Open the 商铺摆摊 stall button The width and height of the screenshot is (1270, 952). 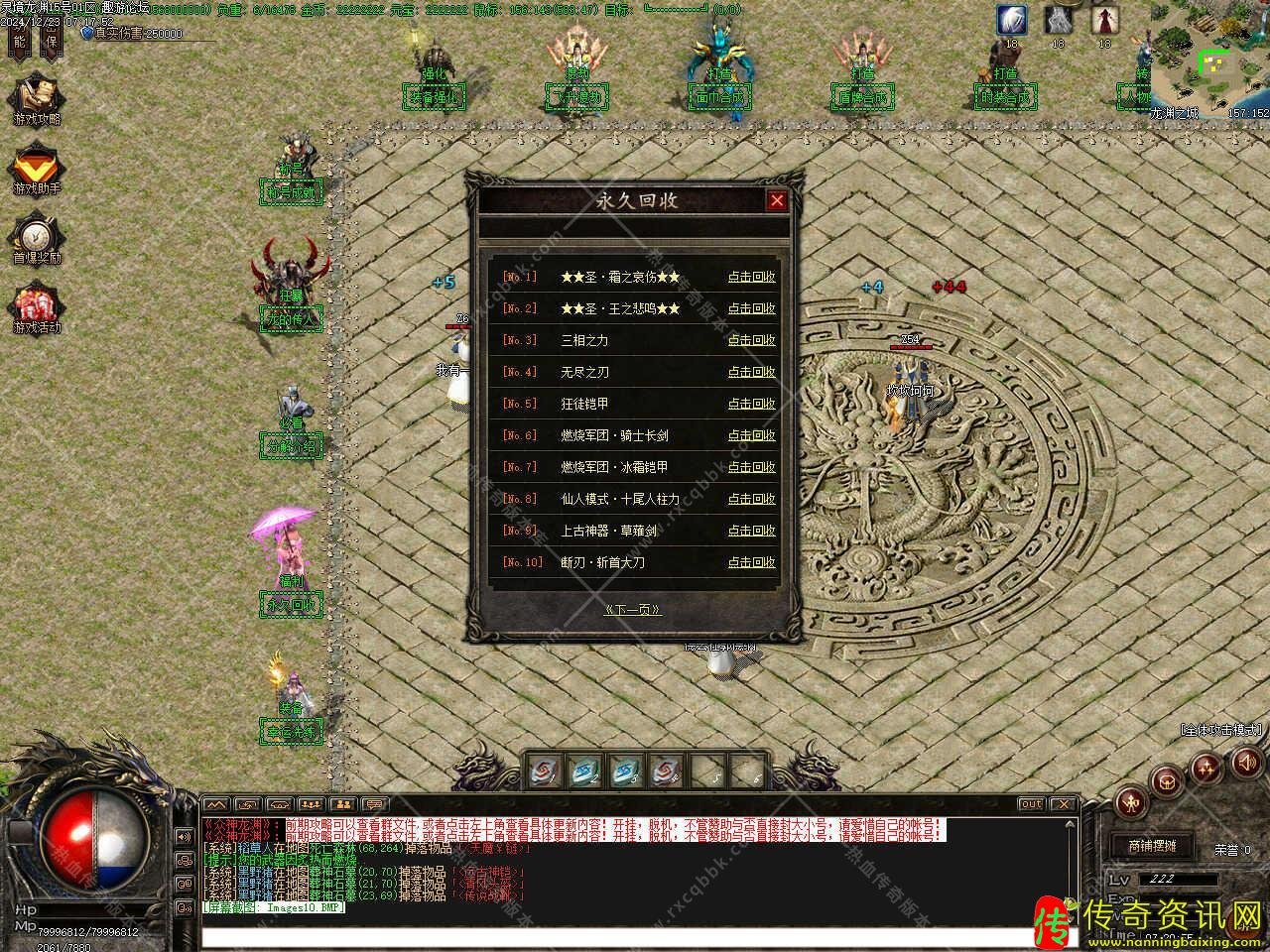(x=1152, y=846)
